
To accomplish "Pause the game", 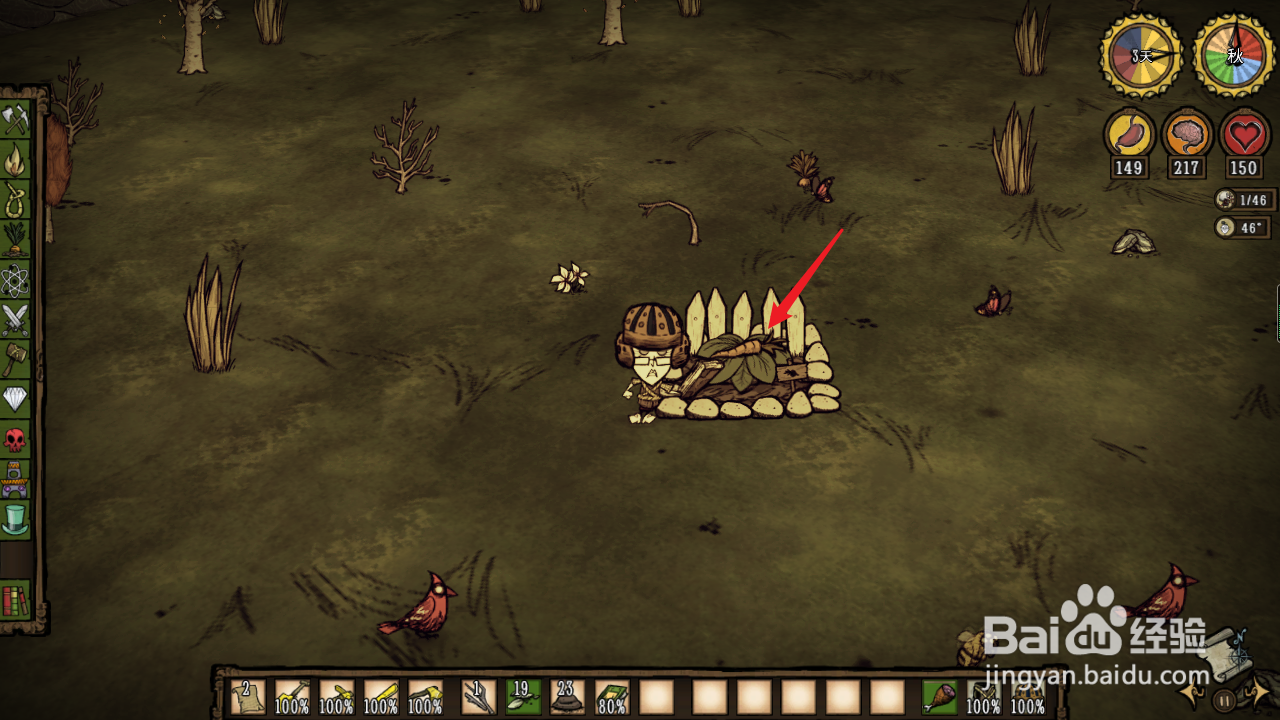I will click(1224, 699).
